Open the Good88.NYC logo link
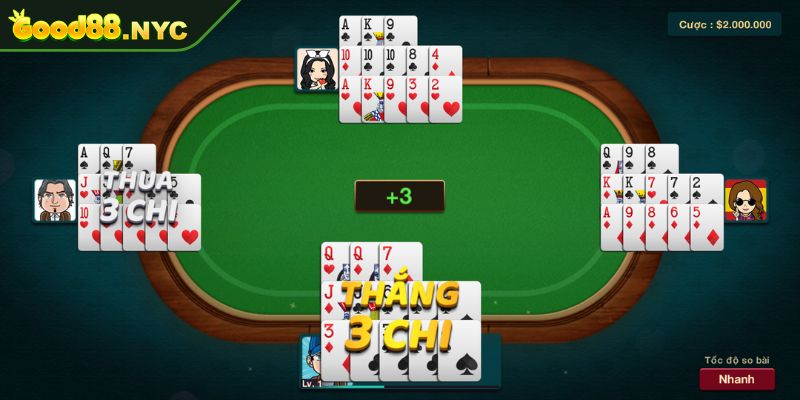Screen dimensions: 800x400 (98, 27)
